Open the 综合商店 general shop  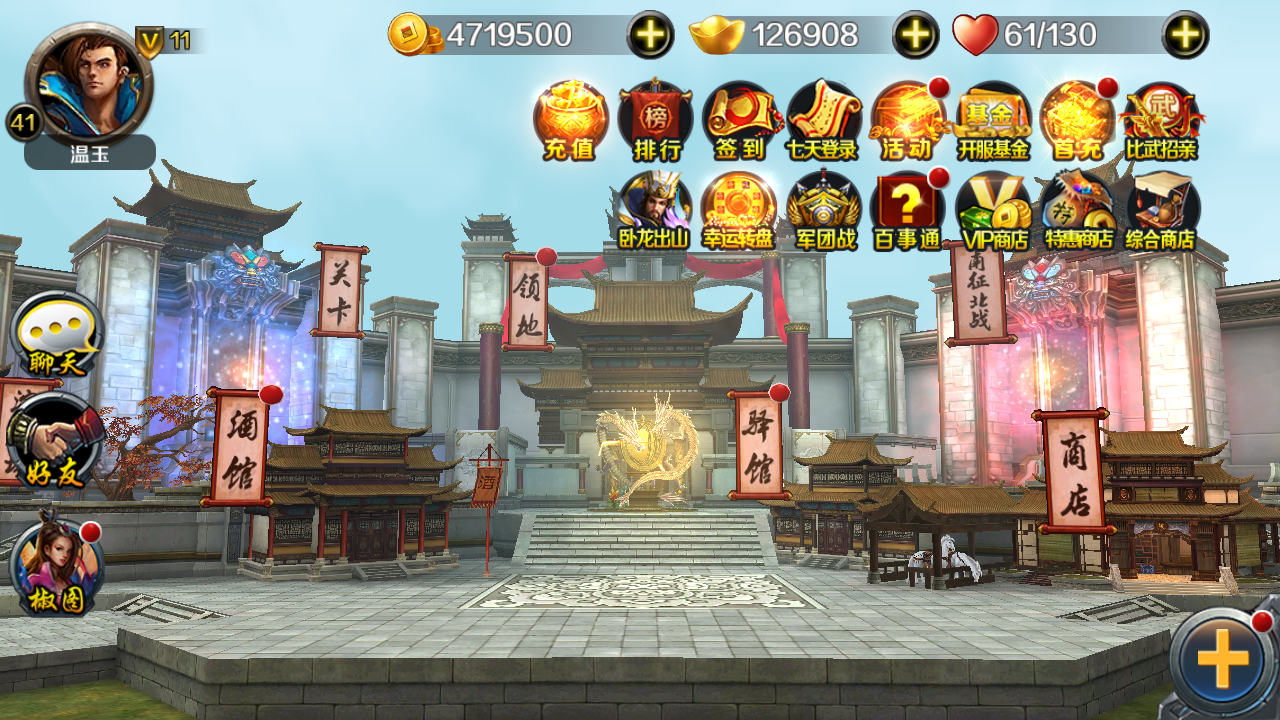click(1162, 210)
